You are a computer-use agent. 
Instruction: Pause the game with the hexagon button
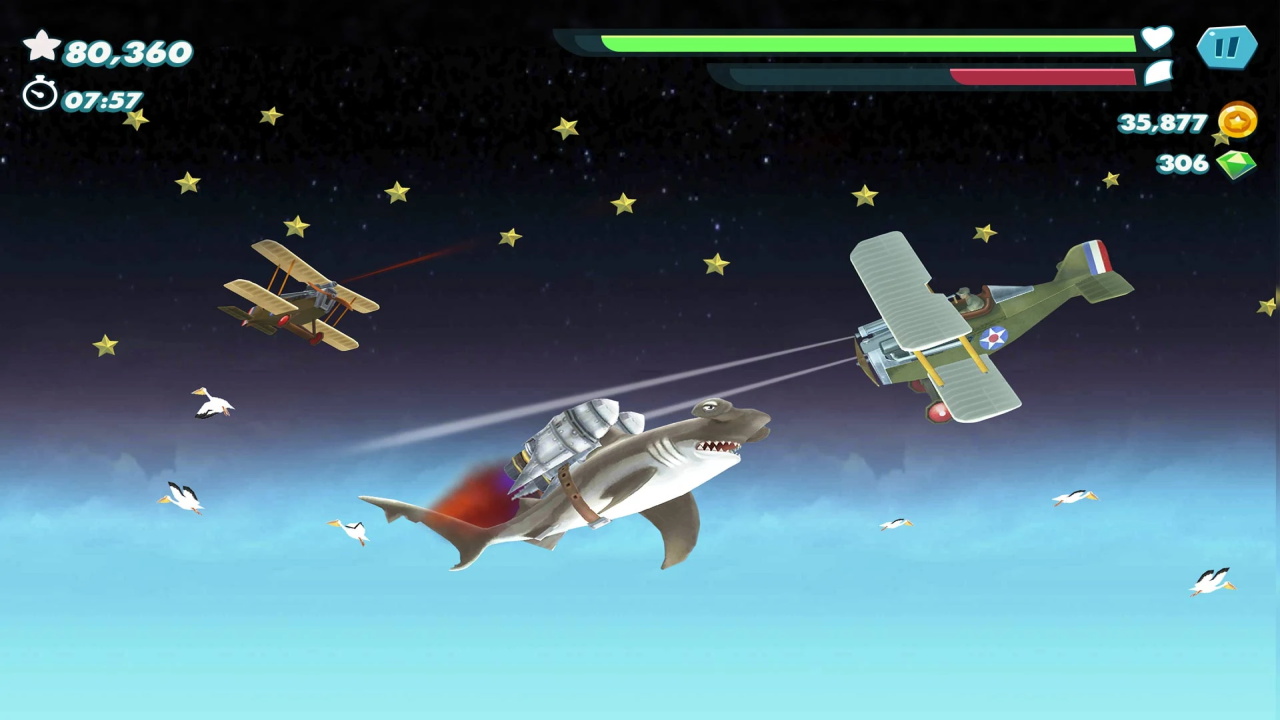coord(1226,47)
